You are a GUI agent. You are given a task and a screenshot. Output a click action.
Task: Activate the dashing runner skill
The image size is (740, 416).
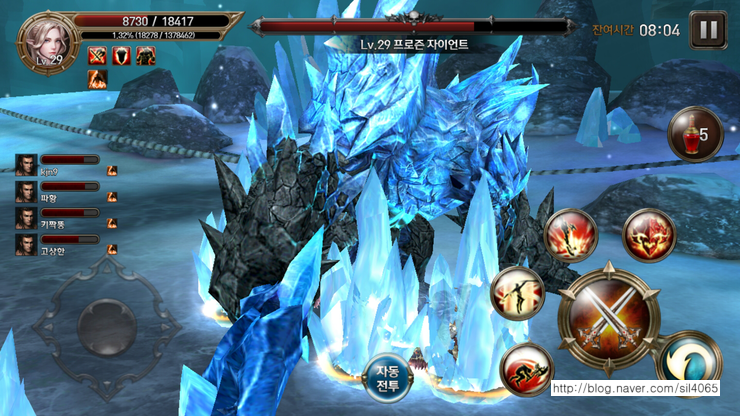(x=526, y=369)
